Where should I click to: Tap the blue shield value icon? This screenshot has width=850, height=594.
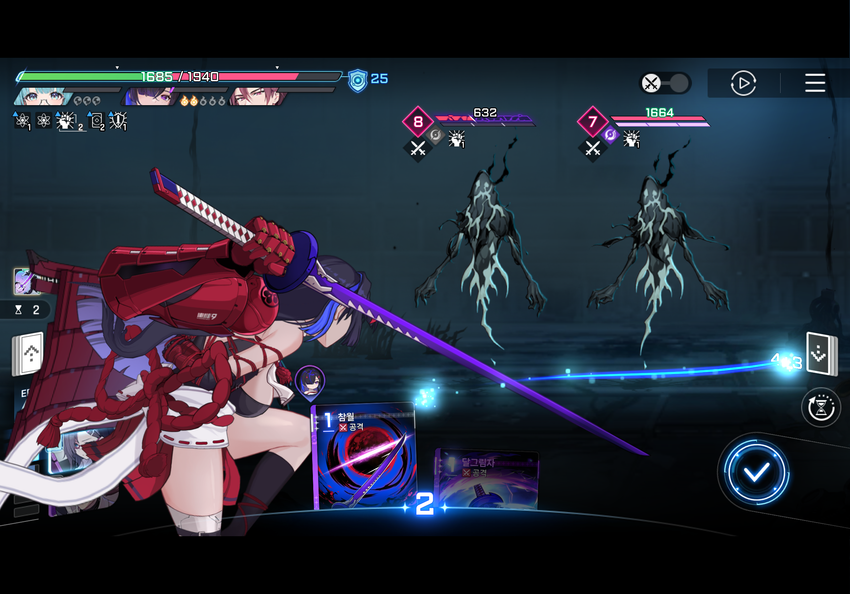pos(357,80)
